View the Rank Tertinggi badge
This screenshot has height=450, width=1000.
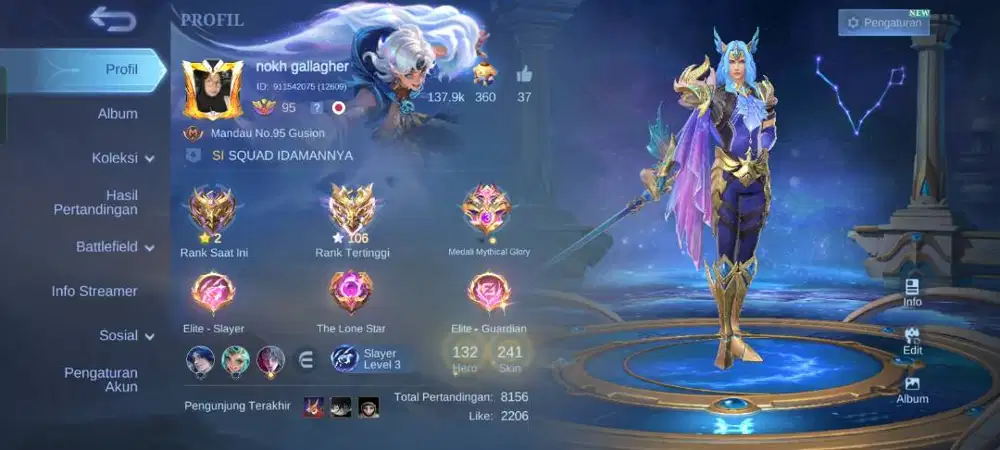click(351, 208)
